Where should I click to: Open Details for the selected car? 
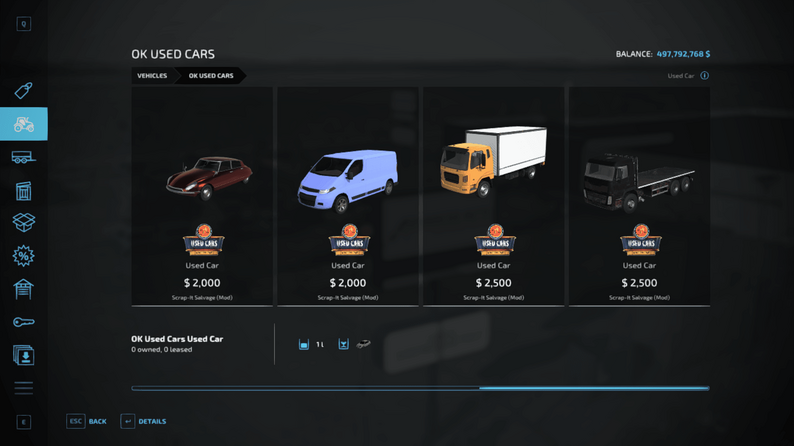pos(144,422)
